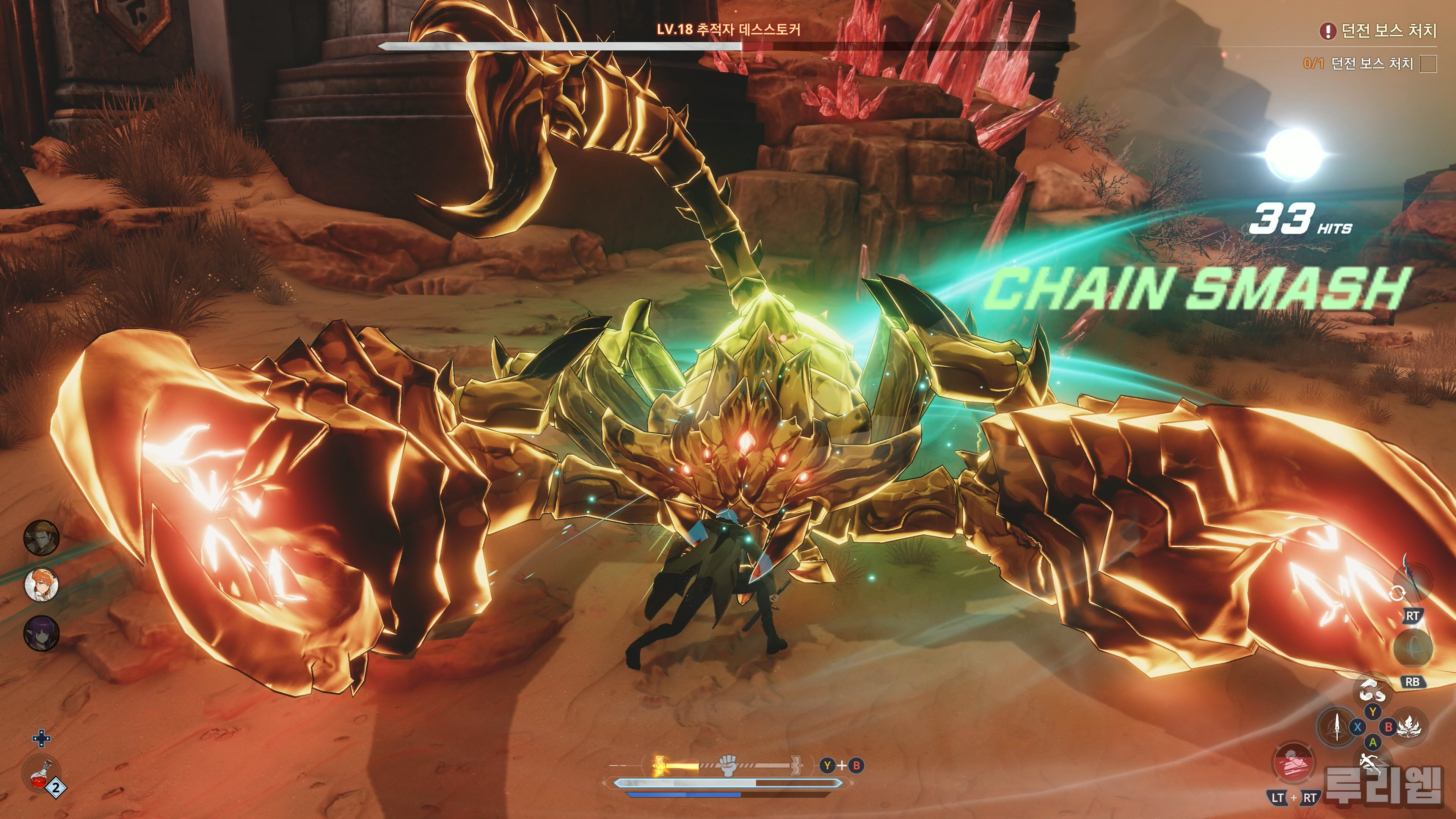Image resolution: width=1456 pixels, height=819 pixels.
Task: Tick the dungeon boss objective checkbox
Action: tap(1428, 64)
